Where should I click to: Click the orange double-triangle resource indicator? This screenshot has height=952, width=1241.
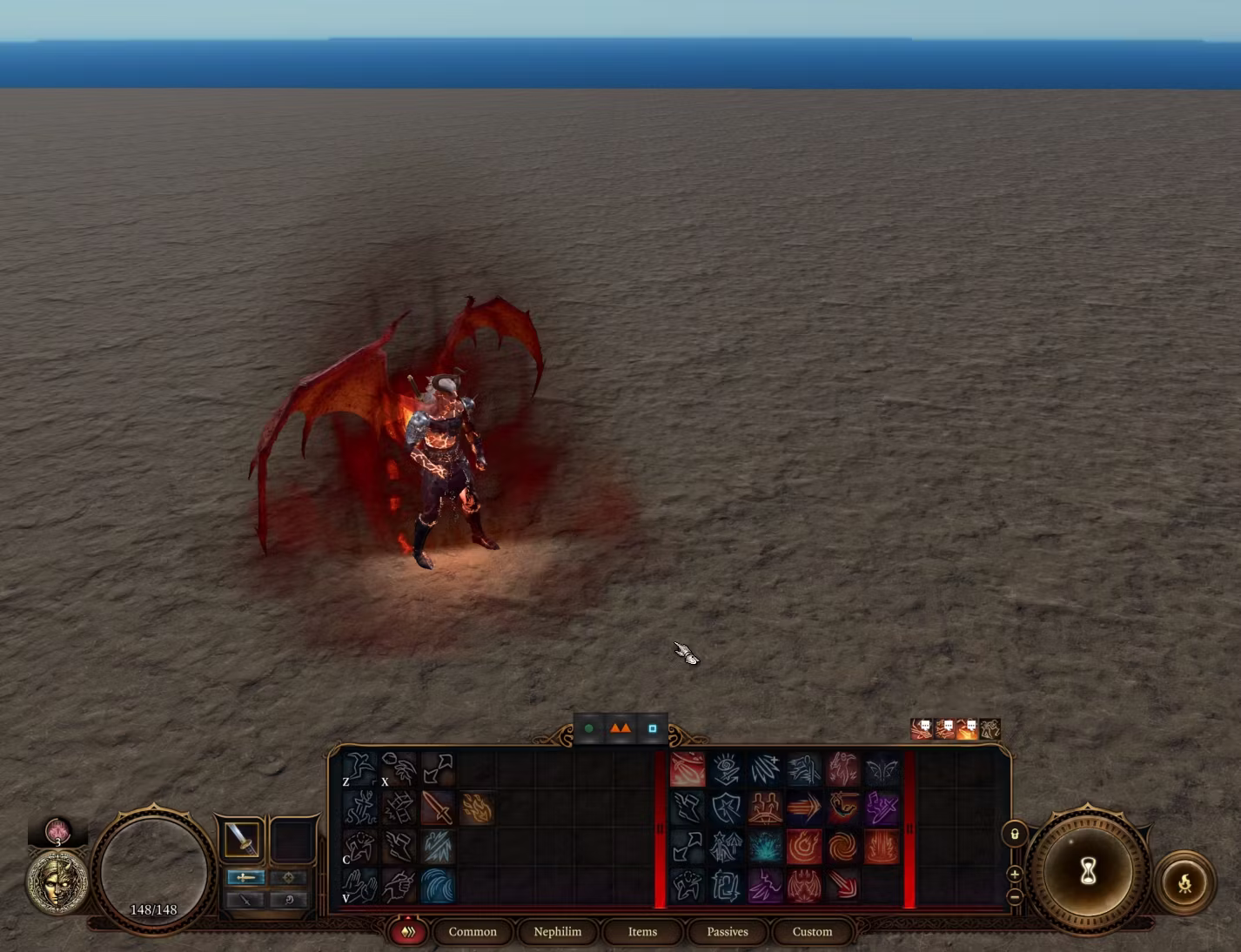tap(620, 728)
